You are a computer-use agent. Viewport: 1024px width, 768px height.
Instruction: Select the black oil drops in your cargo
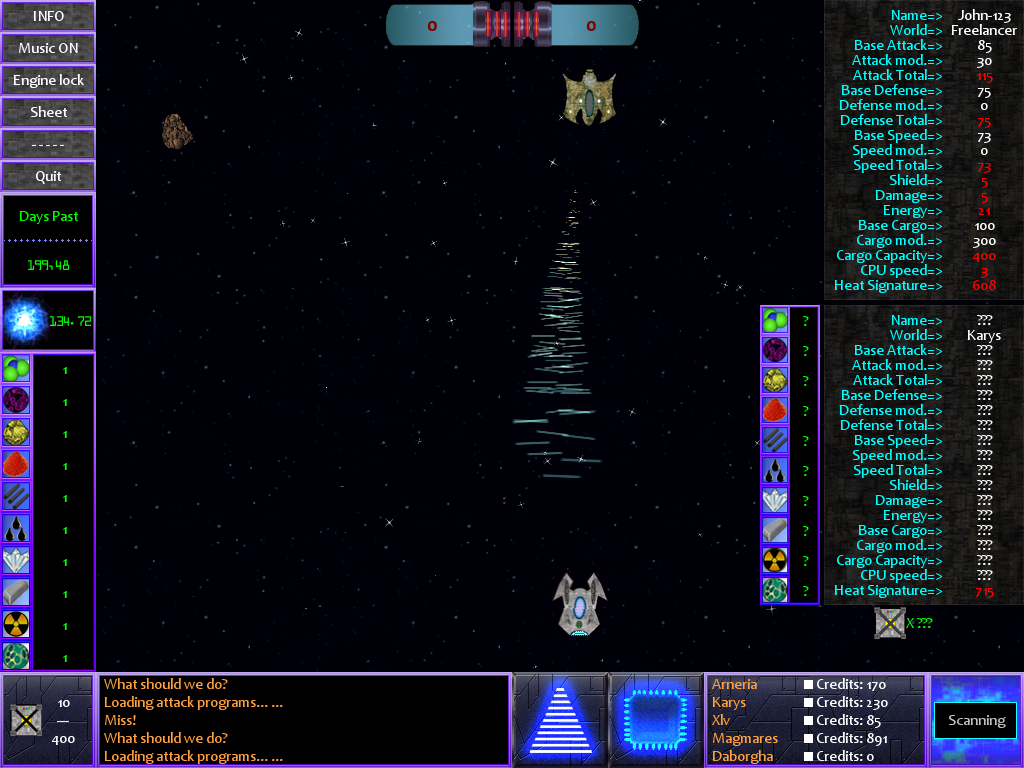pos(16,528)
